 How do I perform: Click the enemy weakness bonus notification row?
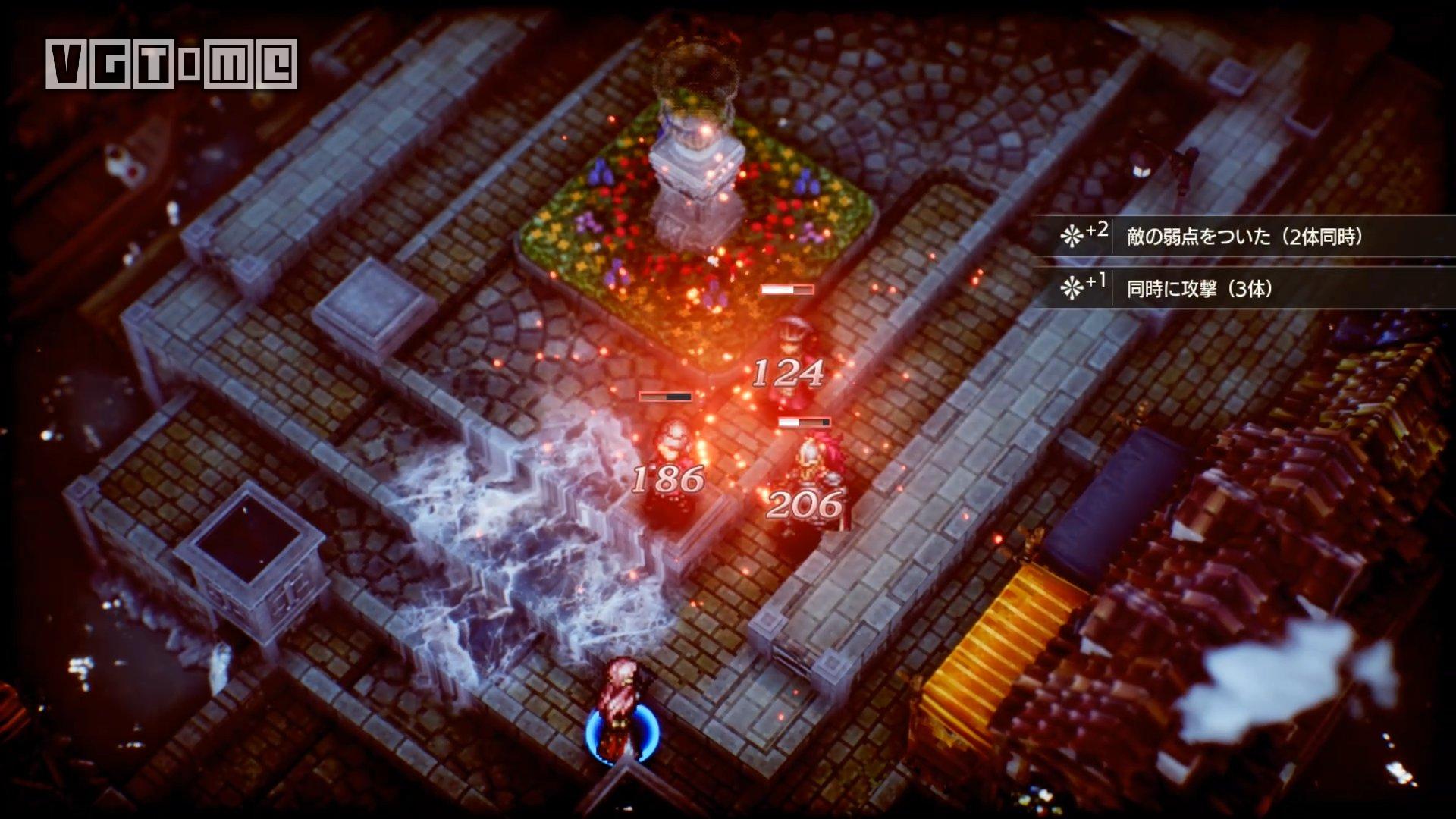1244,237
